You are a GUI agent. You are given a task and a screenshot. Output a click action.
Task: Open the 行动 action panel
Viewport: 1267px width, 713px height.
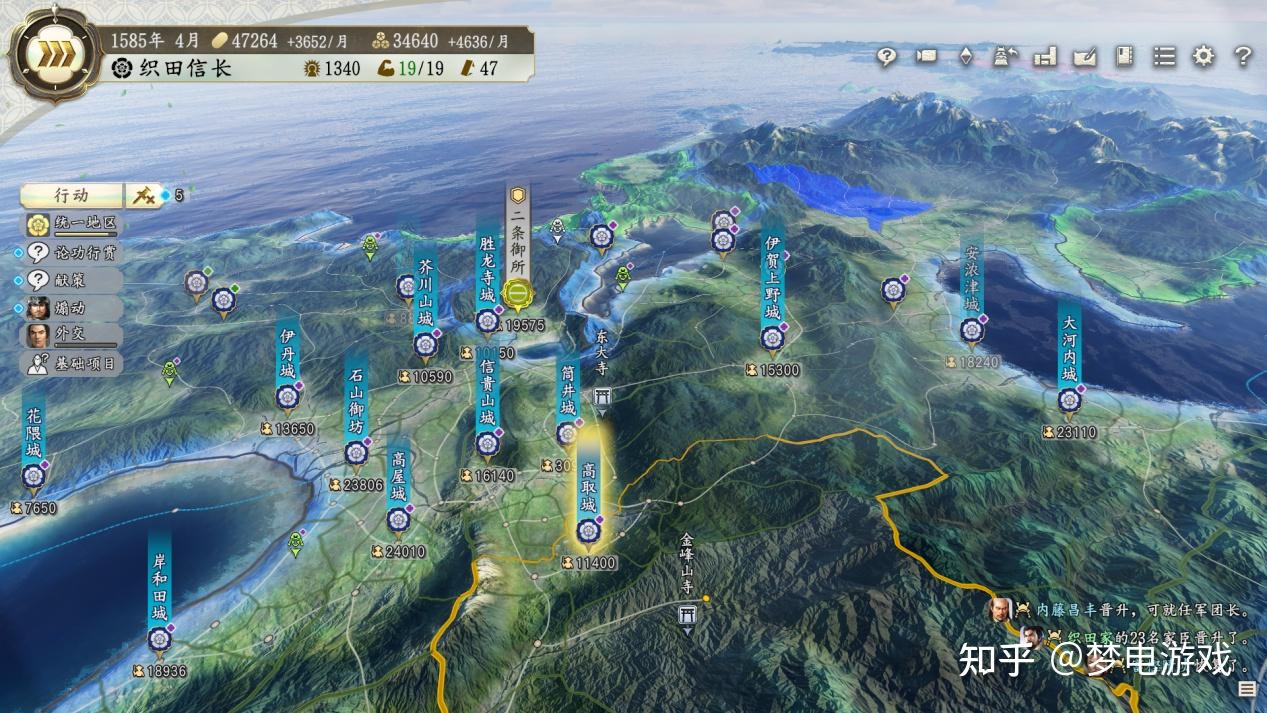pyautogui.click(x=71, y=196)
